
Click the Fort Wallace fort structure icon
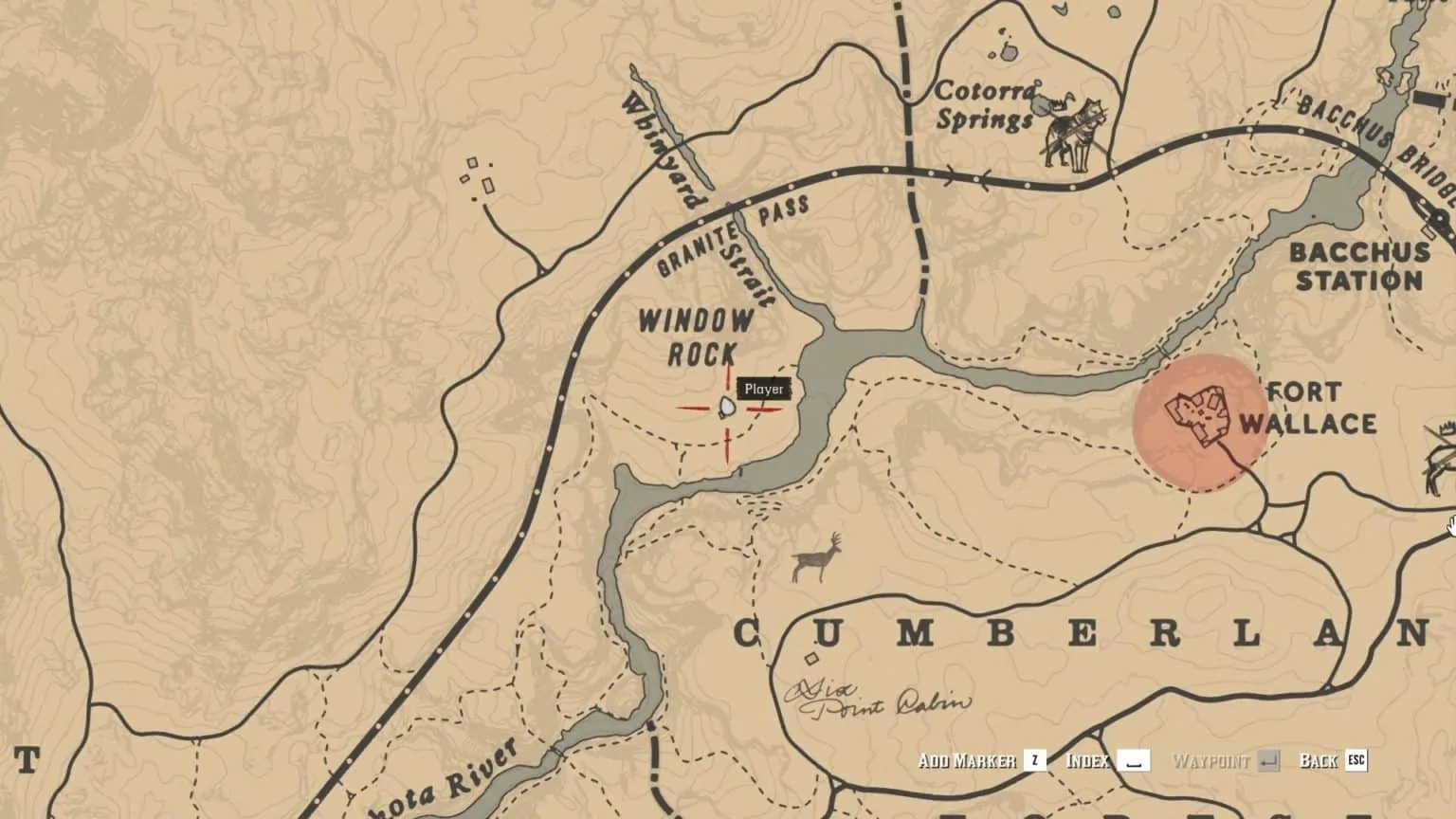pos(1196,412)
